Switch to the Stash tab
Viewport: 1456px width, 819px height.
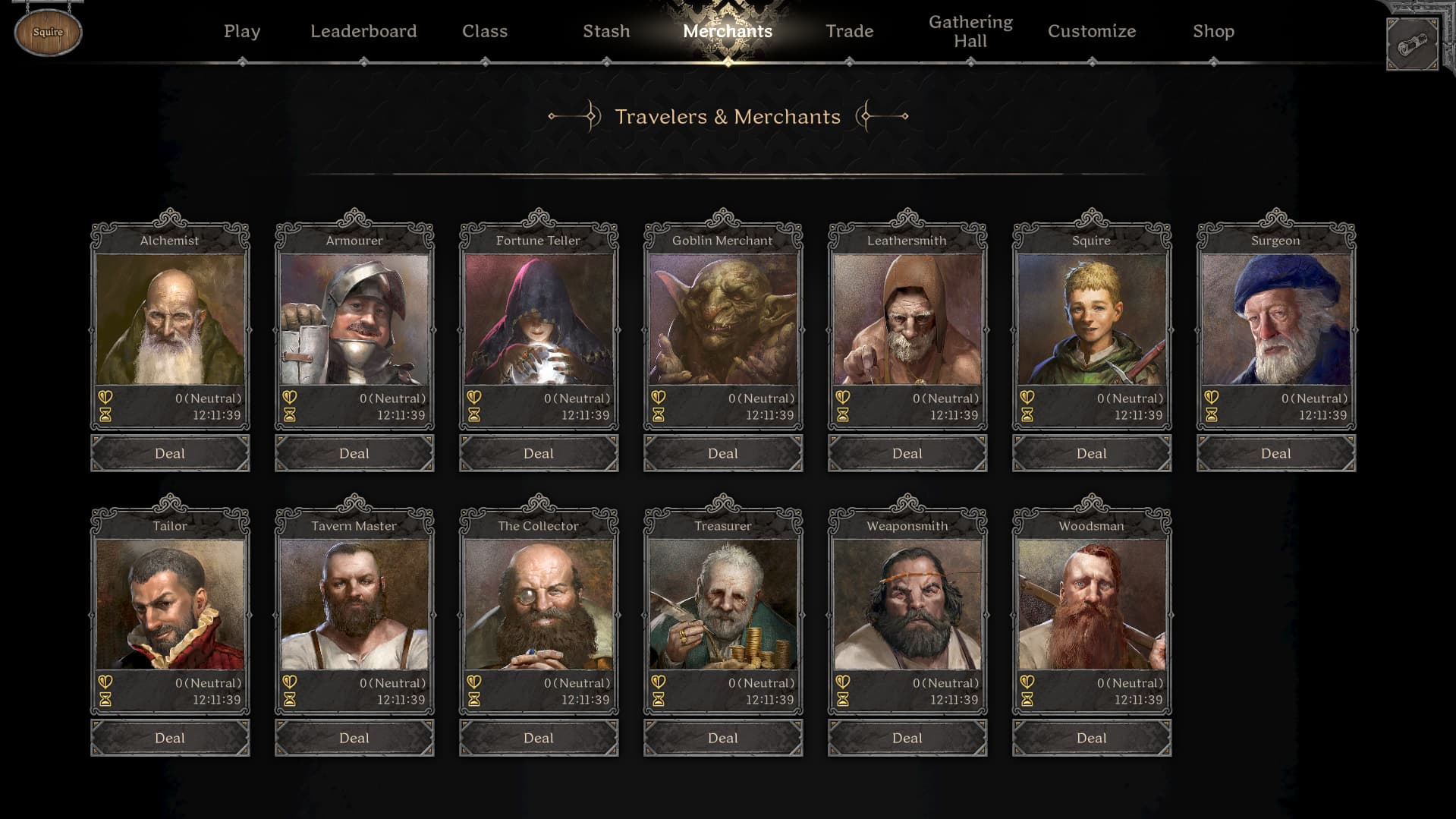[x=605, y=31]
